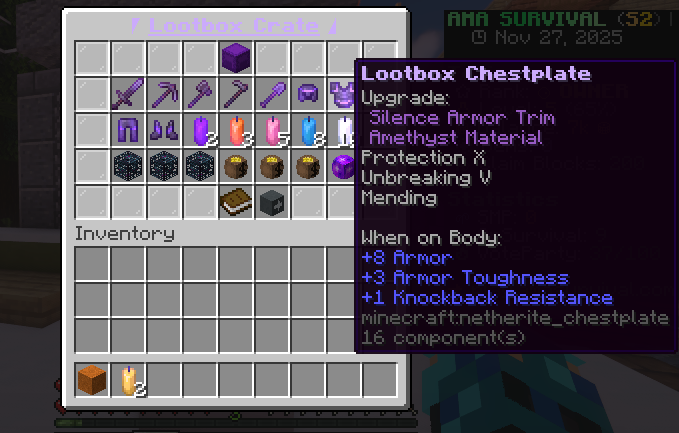The height and width of the screenshot is (433, 679).
Task: Pick up the purple Lootbox pickaxe
Action: tap(164, 94)
